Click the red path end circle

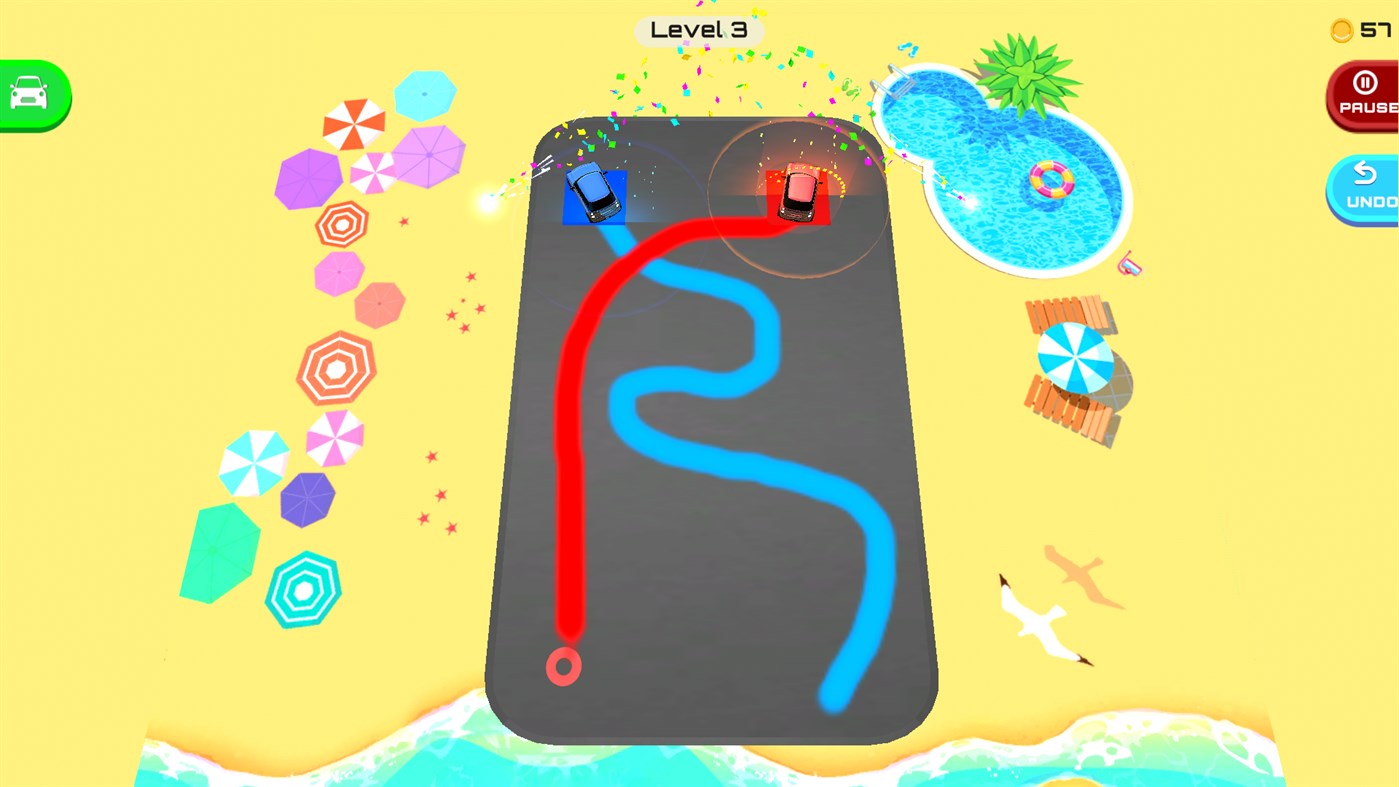pos(564,666)
